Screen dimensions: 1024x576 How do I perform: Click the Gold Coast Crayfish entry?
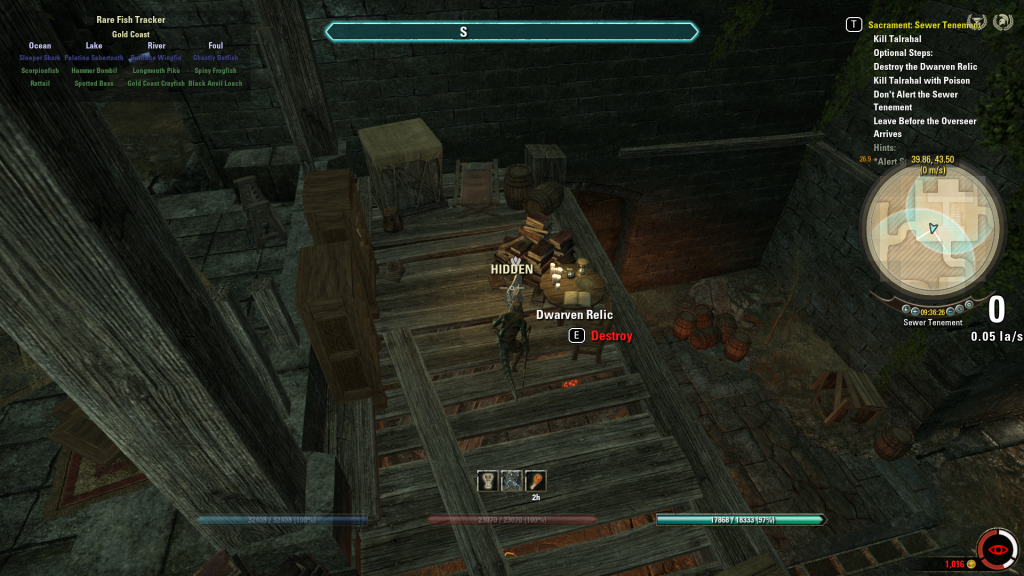pos(157,84)
